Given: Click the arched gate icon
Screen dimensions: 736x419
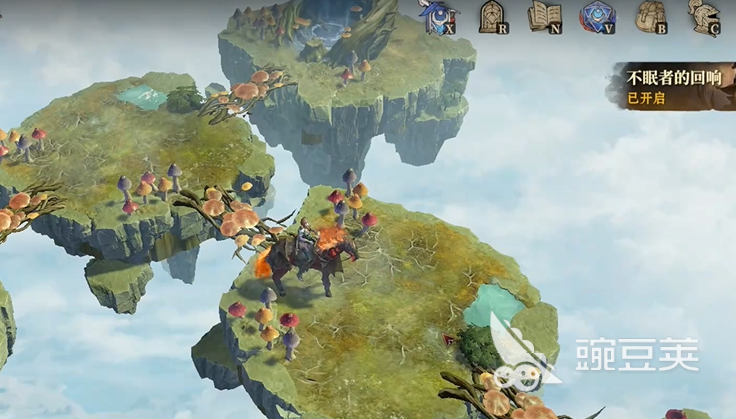Looking at the screenshot, I should tap(491, 16).
